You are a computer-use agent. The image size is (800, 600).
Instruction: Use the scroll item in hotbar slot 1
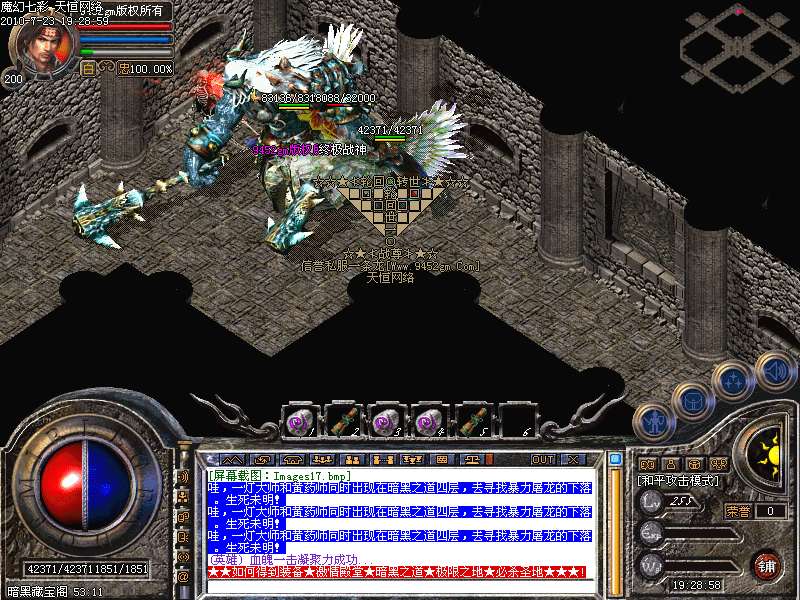point(298,421)
